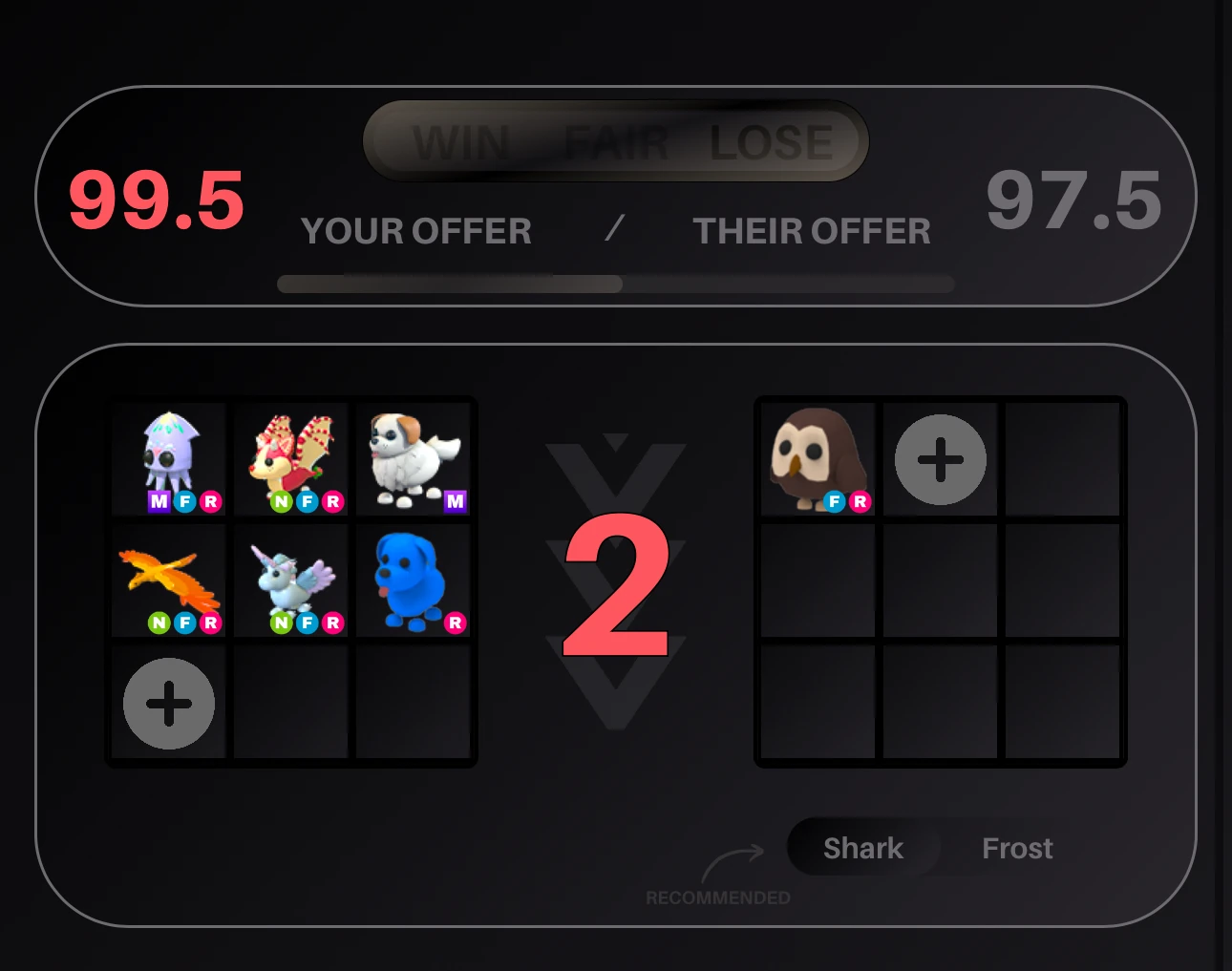Add a pet to your offer
1232x971 pixels.
coord(168,703)
